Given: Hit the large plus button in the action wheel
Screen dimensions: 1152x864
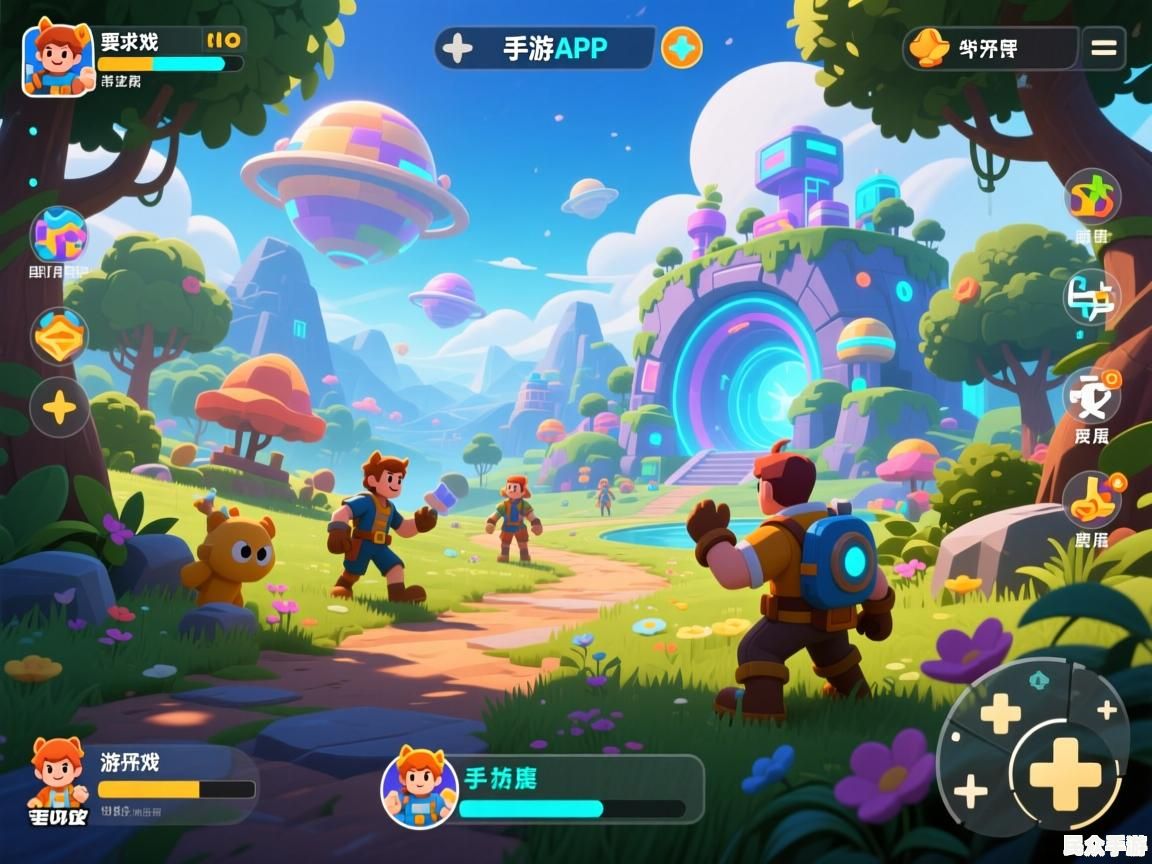Looking at the screenshot, I should point(1065,772).
